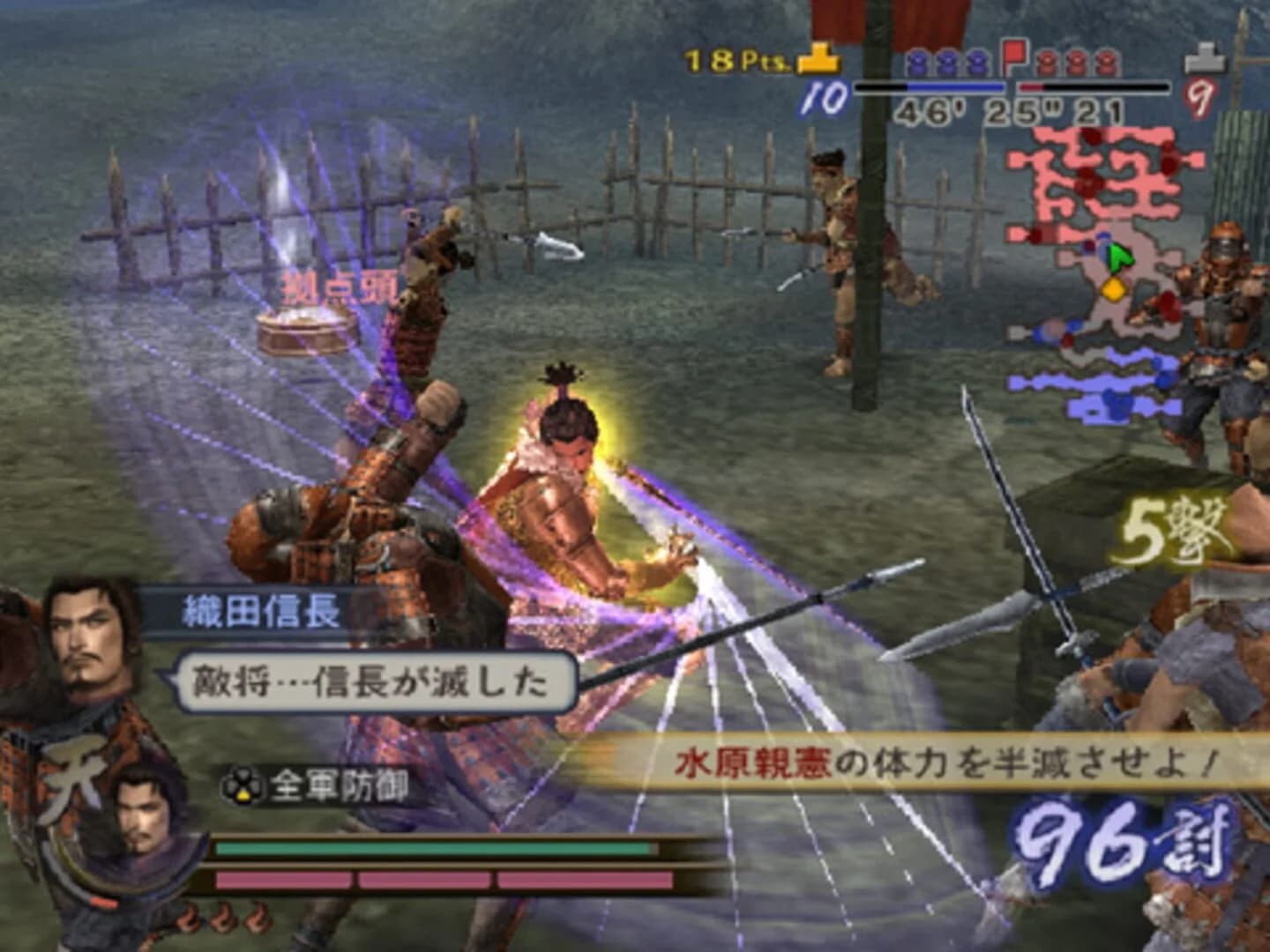This screenshot has height=952, width=1270.
Task: Click the green player arrow on the minimap
Action: click(1118, 257)
